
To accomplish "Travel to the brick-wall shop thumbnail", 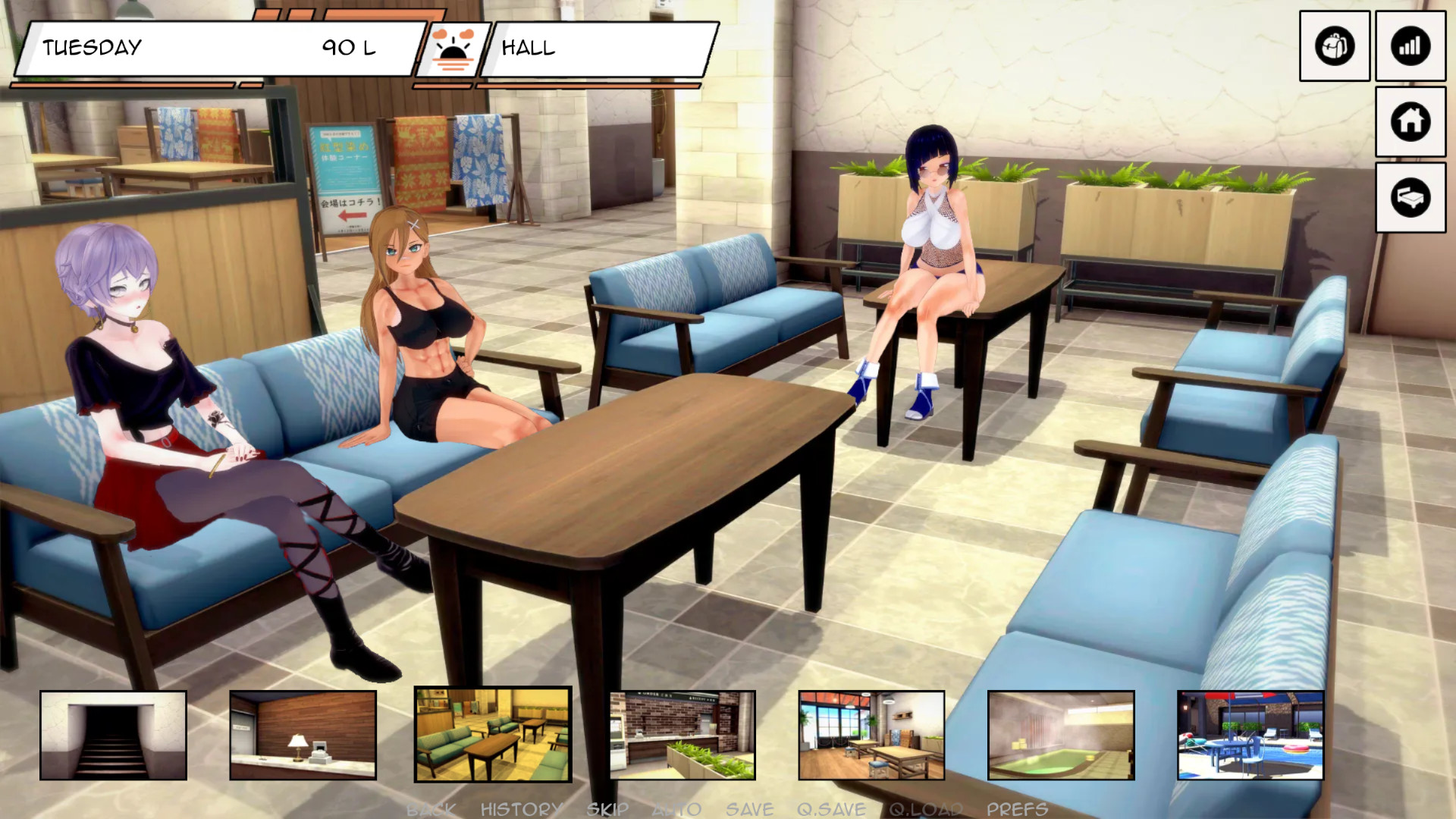I will [682, 735].
